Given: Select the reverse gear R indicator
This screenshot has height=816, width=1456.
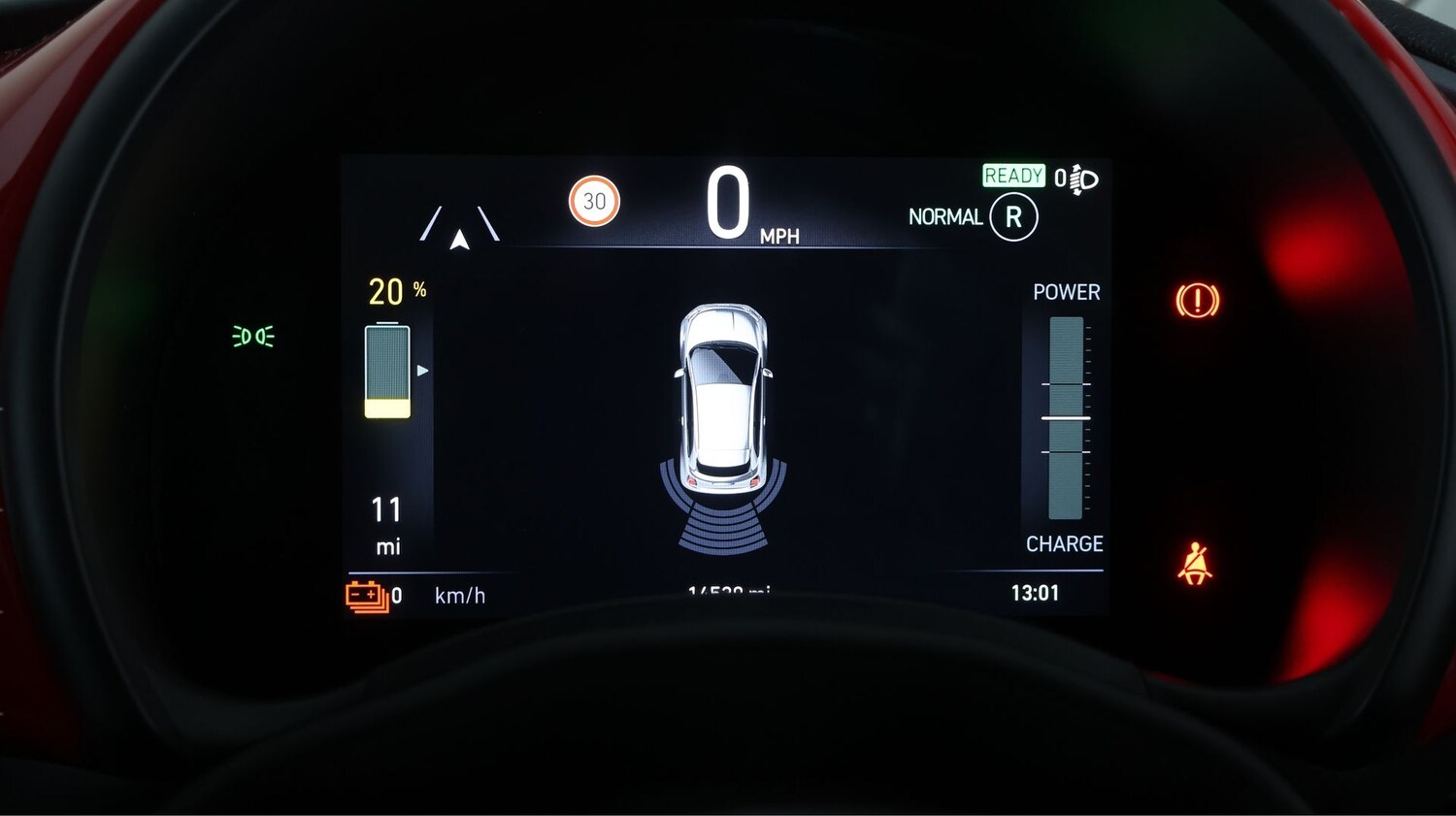Looking at the screenshot, I should 1013,217.
